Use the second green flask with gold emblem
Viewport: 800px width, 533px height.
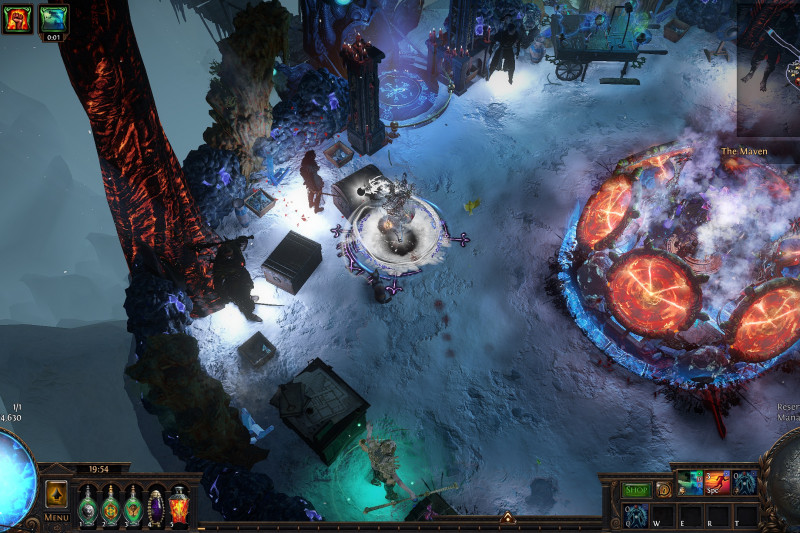pos(110,504)
